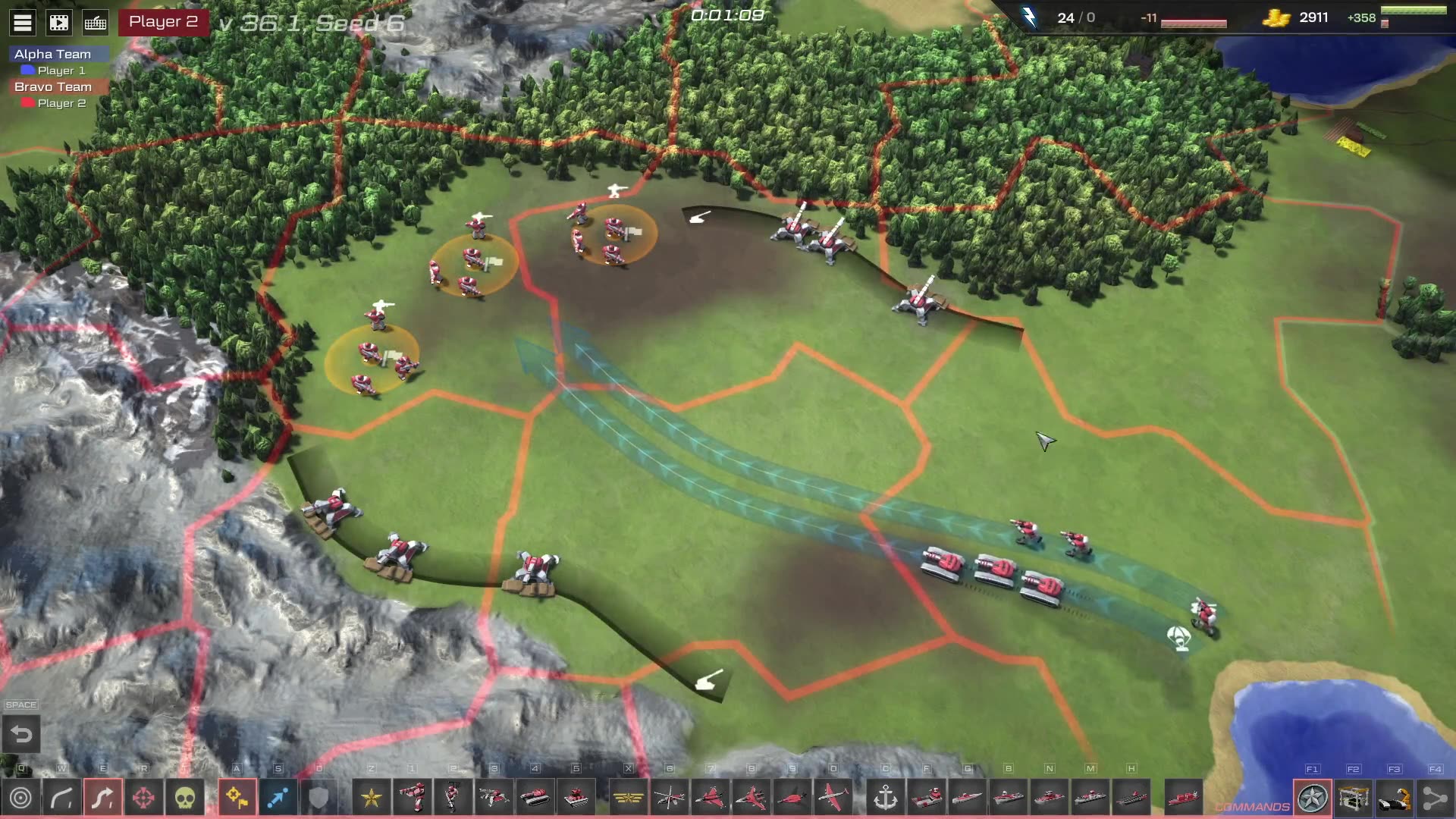This screenshot has height=819, width=1456.
Task: Select the gold star land units category
Action: pos(372,798)
